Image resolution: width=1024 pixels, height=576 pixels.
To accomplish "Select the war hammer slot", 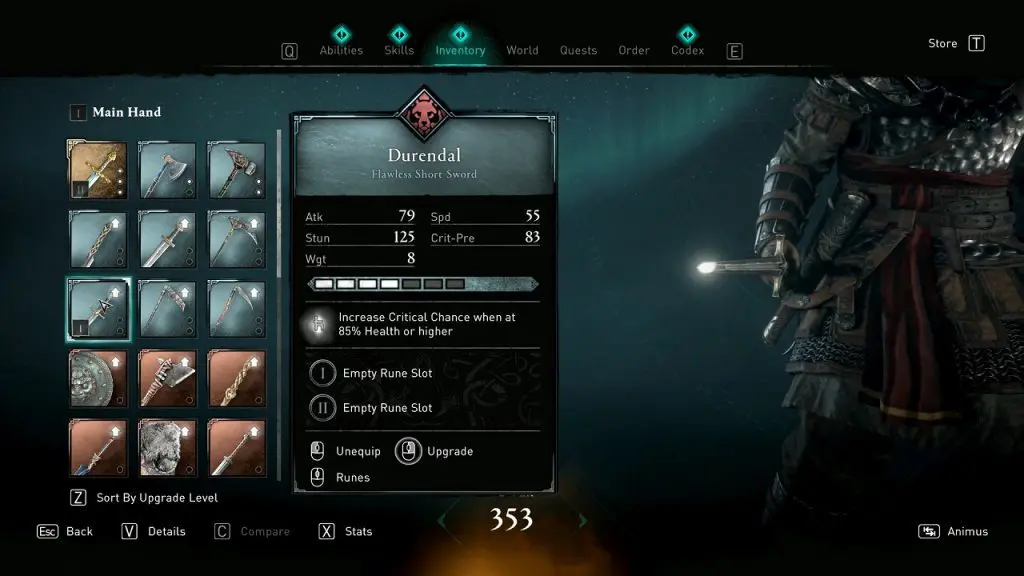I will click(236, 169).
